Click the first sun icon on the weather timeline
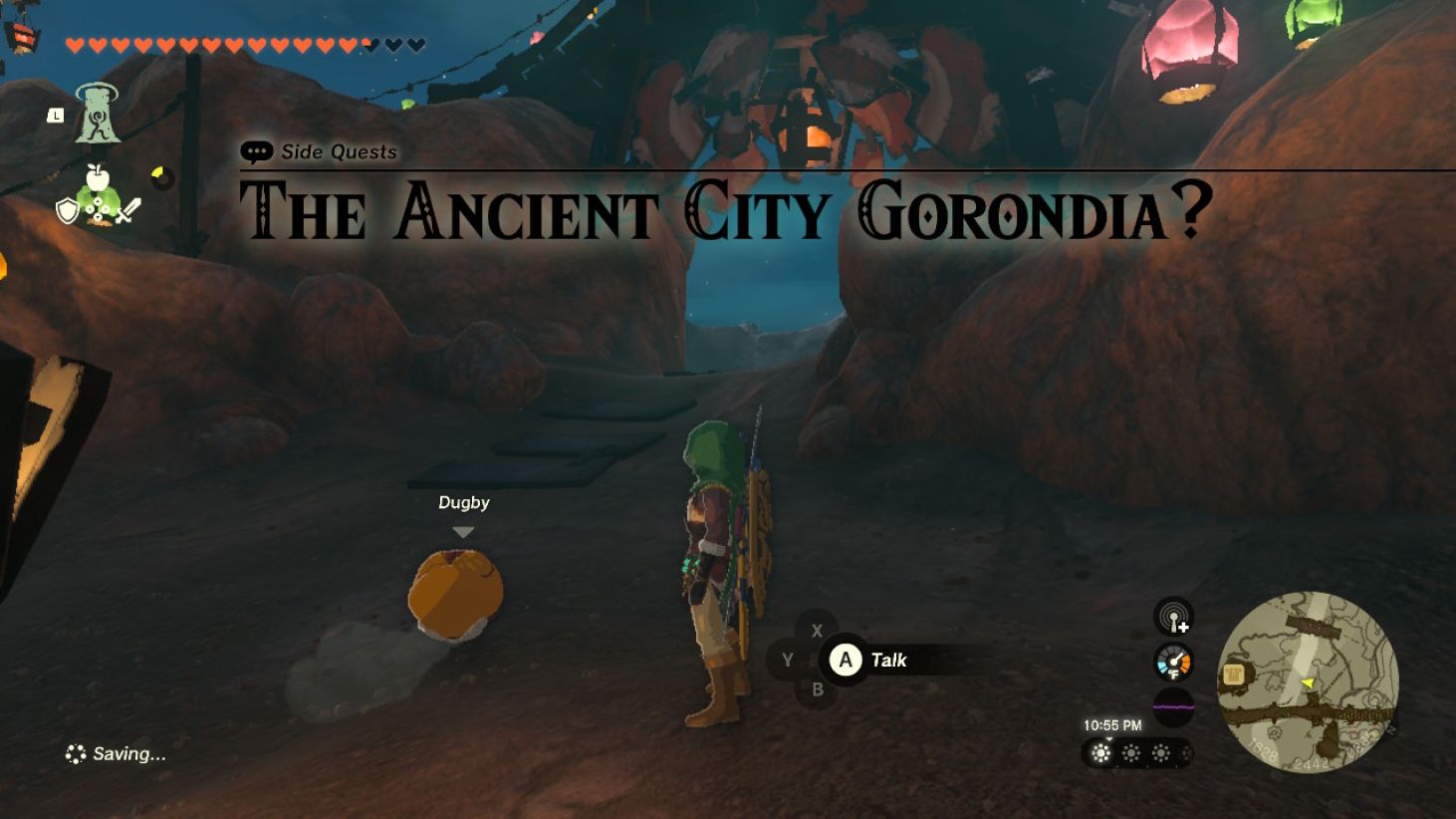The width and height of the screenshot is (1456, 819). tap(1101, 753)
